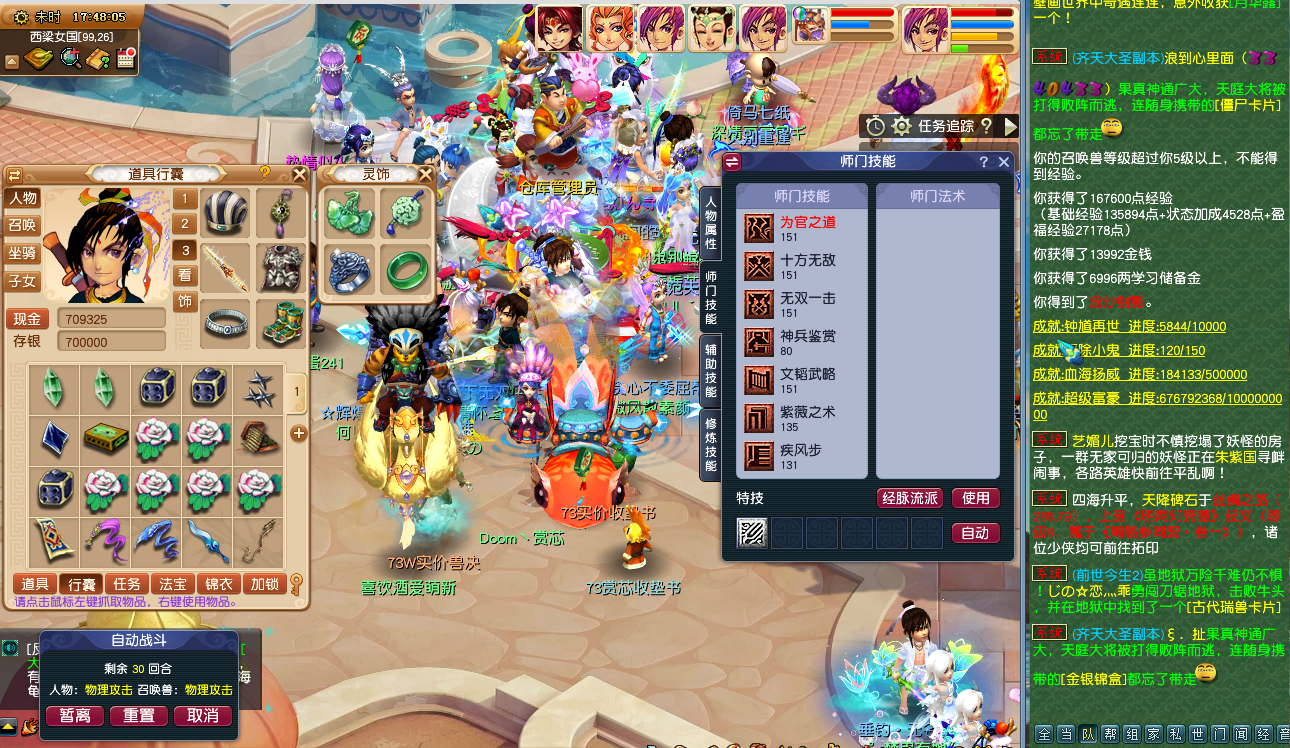This screenshot has width=1290, height=748.
Task: Click the 使用 button
Action: coord(975,498)
